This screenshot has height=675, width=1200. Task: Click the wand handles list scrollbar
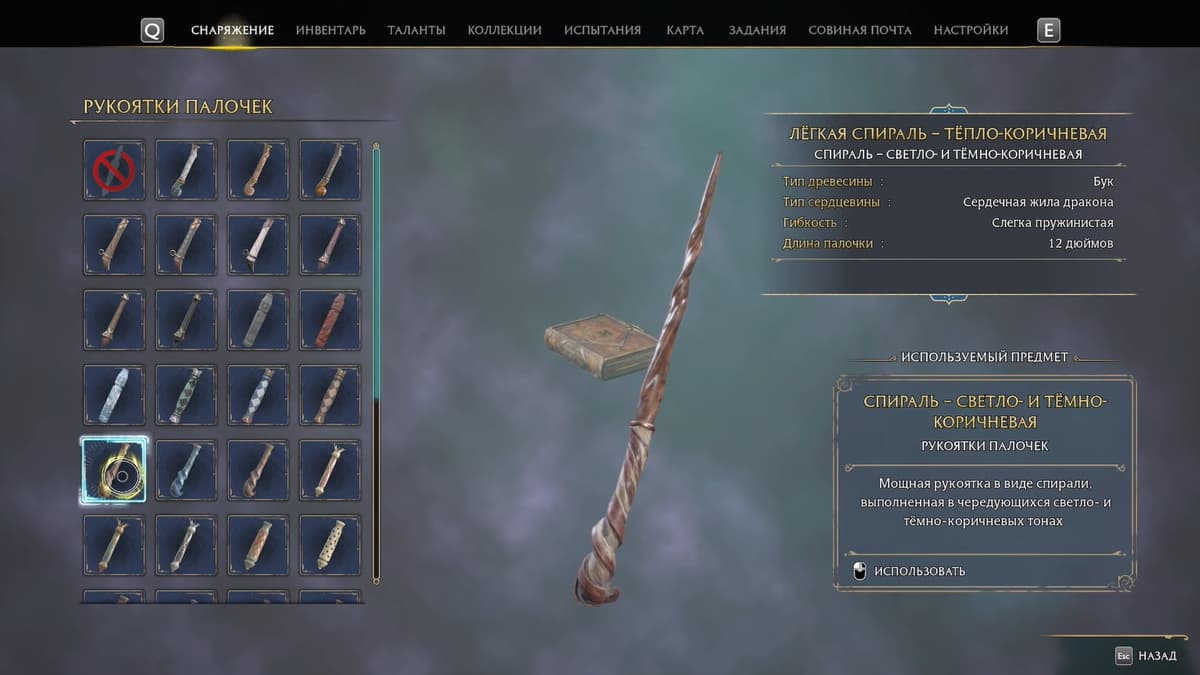pyautogui.click(x=376, y=360)
